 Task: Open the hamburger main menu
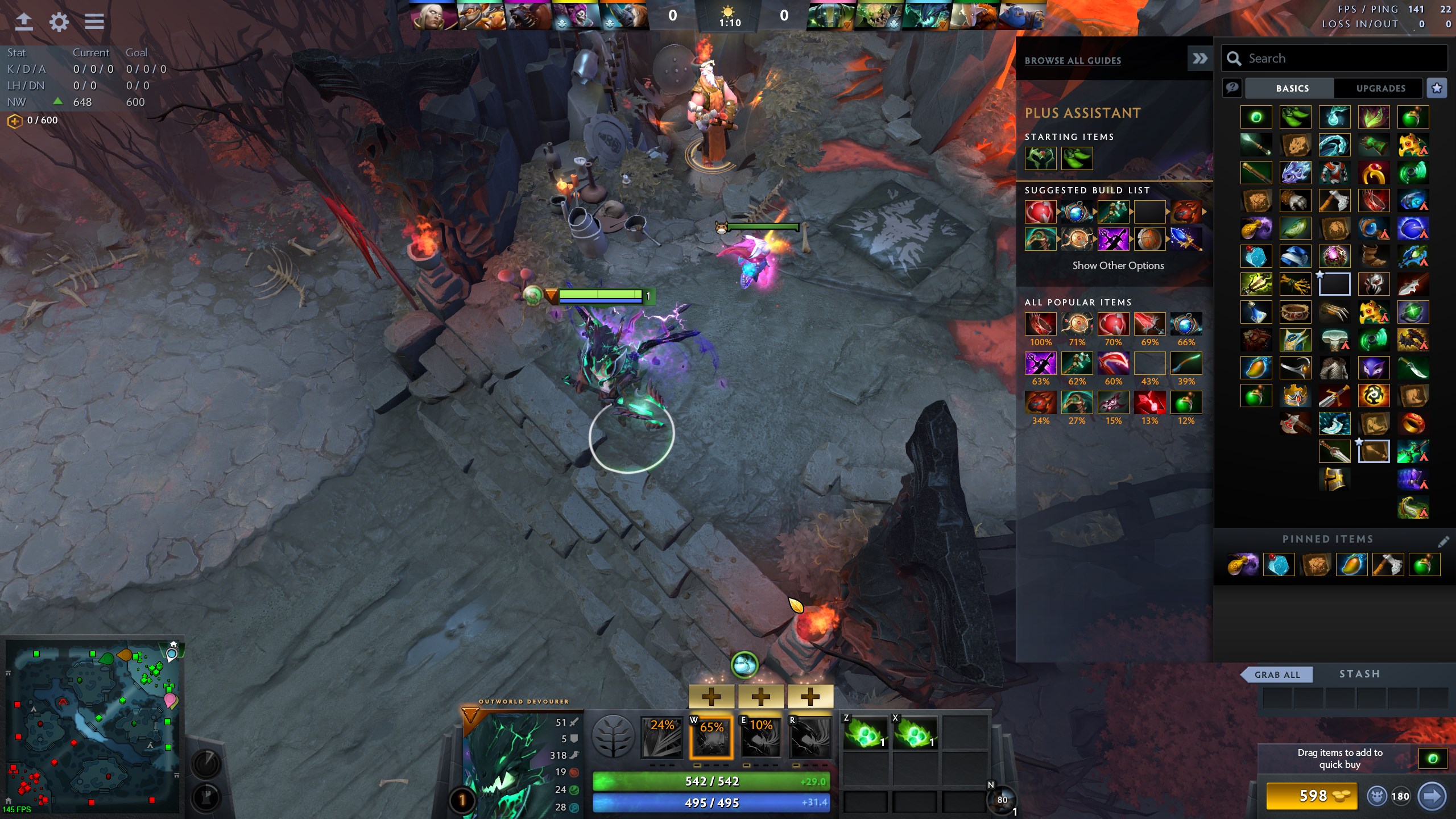[94, 22]
